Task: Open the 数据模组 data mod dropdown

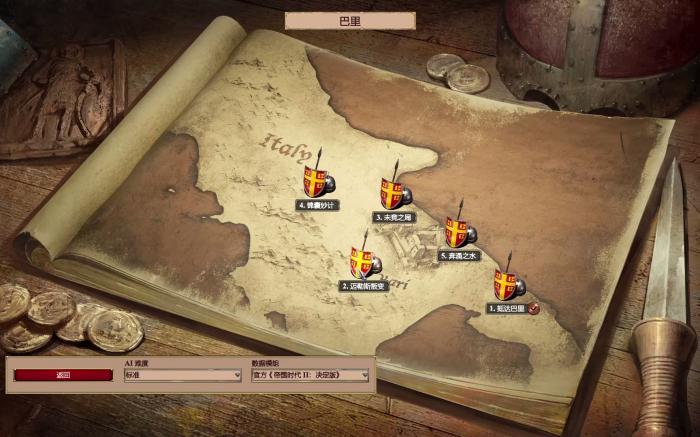Action: pos(310,375)
